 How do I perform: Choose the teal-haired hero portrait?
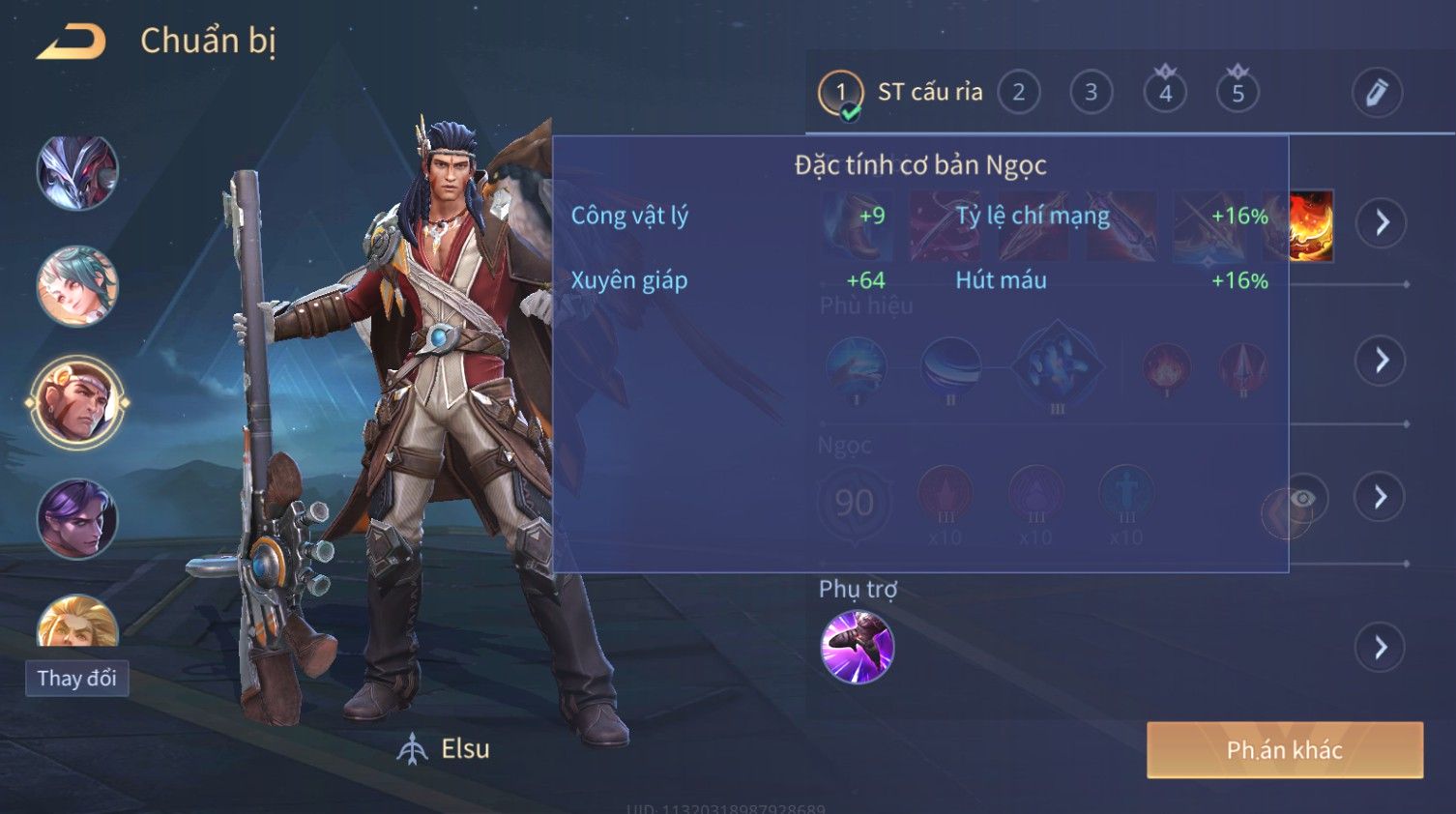[77, 286]
